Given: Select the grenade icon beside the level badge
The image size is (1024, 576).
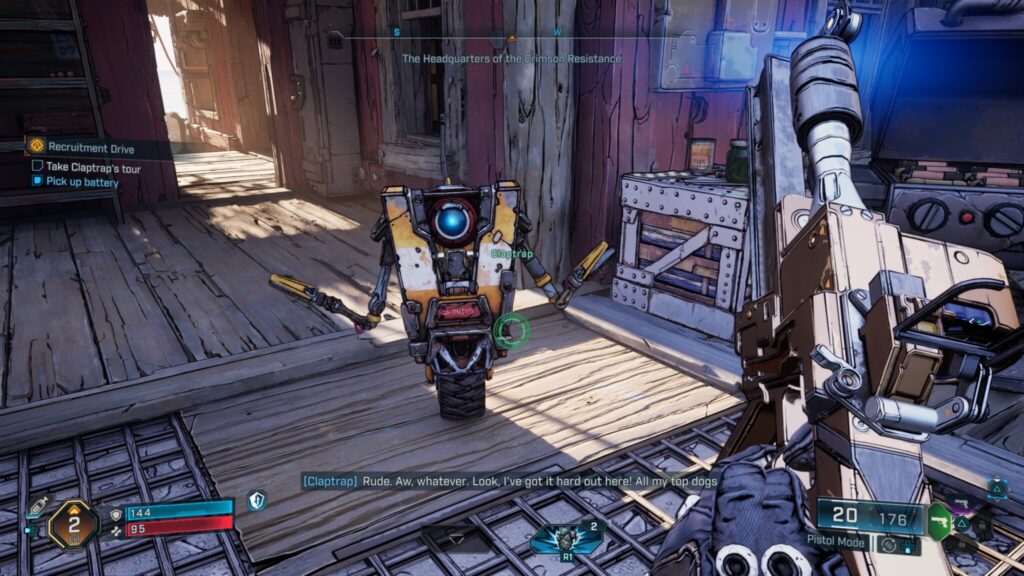Looking at the screenshot, I should (36, 508).
